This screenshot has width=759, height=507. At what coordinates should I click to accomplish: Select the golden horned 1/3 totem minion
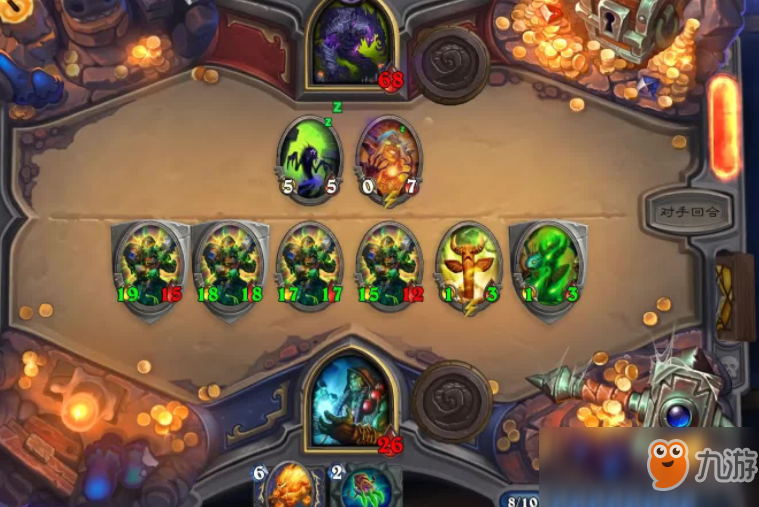click(468, 265)
